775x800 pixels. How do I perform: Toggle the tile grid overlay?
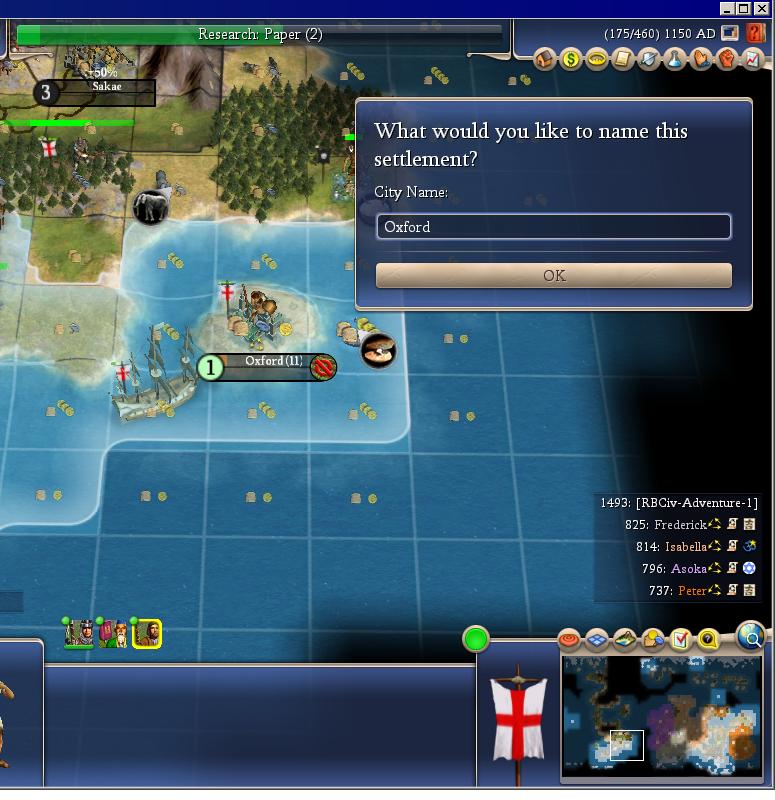[597, 639]
